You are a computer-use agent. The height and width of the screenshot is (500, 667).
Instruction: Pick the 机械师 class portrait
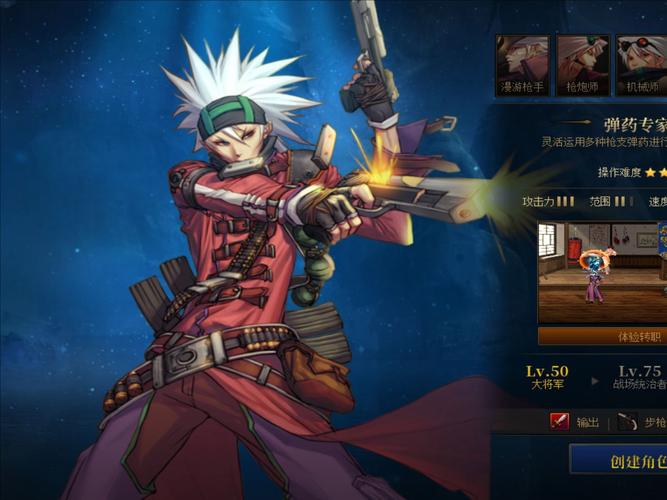click(641, 64)
